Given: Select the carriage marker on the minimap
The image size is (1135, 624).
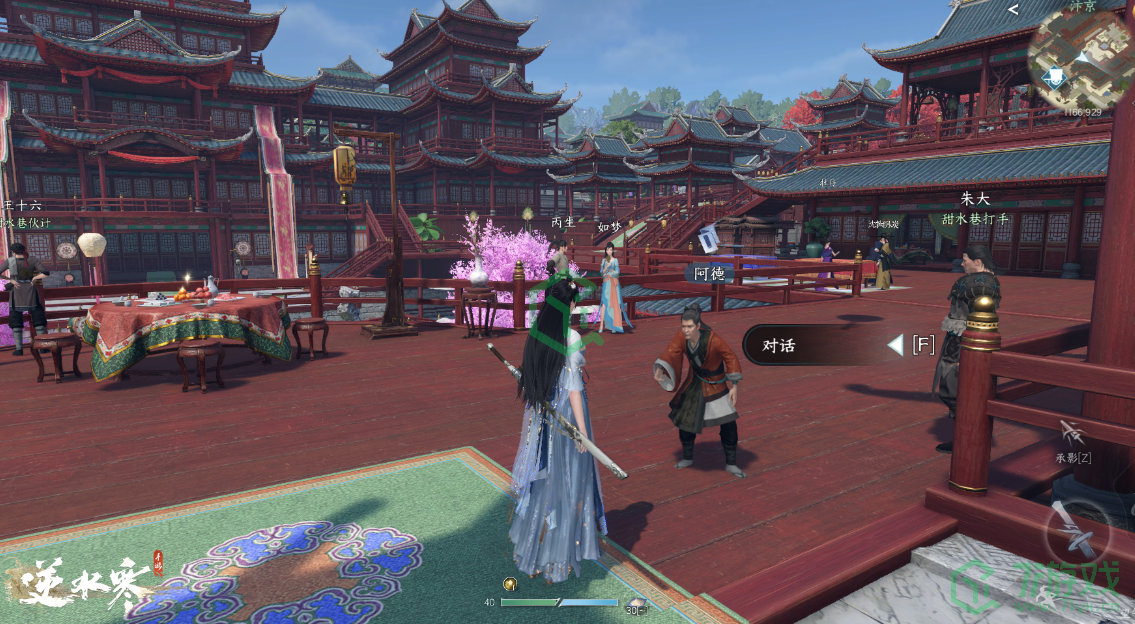Looking at the screenshot, I should point(1055,77).
